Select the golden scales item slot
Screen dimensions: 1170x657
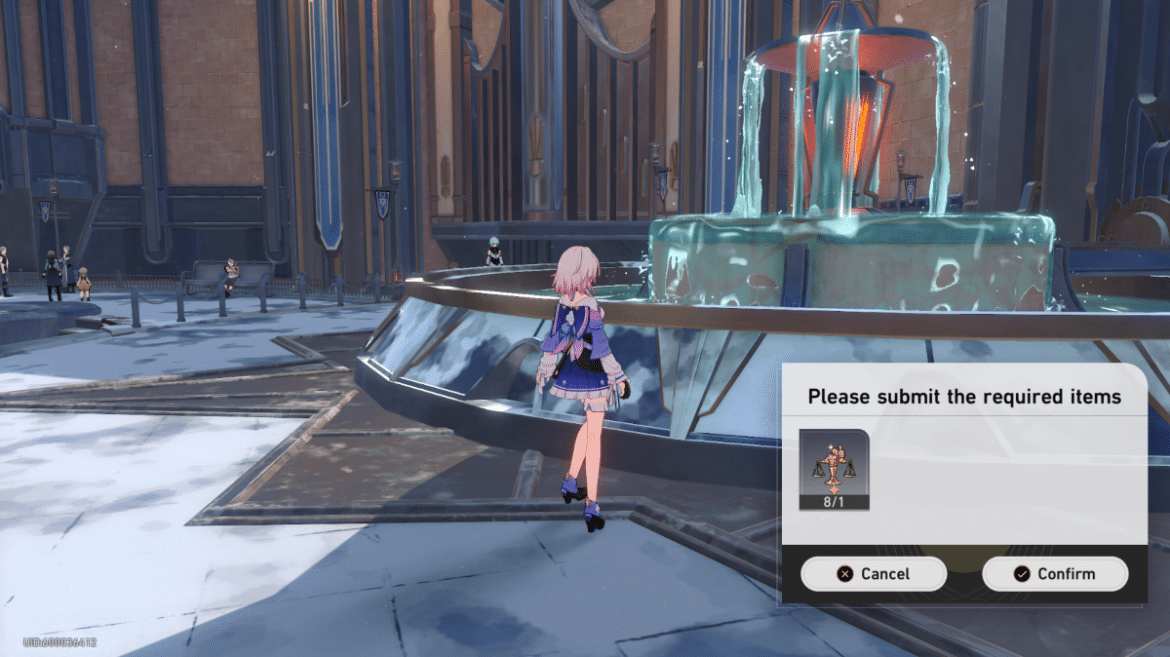coord(834,468)
